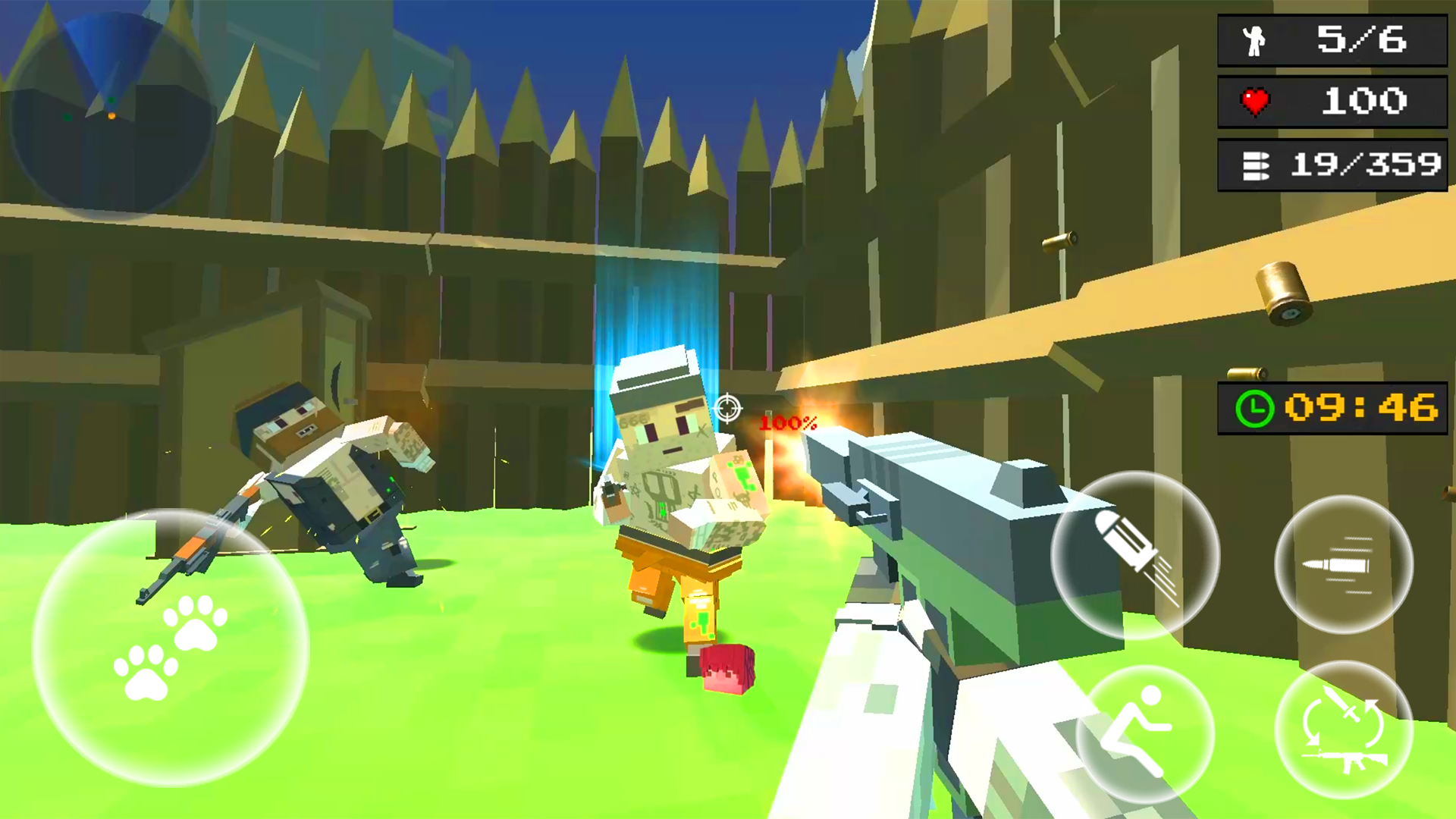Image resolution: width=1456 pixels, height=819 pixels.
Task: Tap the ammo magazine icon
Action: 1255,165
